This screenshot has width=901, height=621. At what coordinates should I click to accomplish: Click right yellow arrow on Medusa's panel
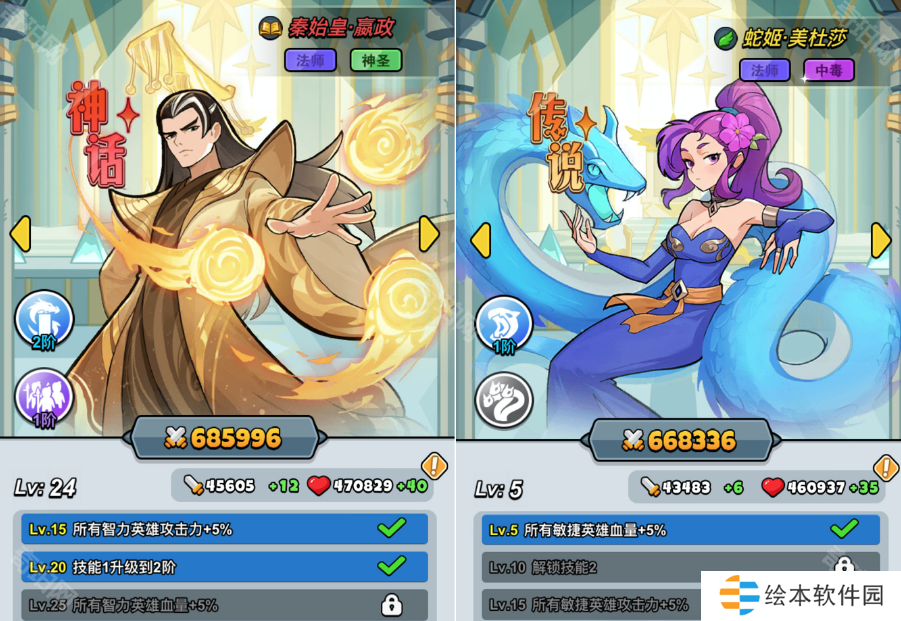click(881, 240)
